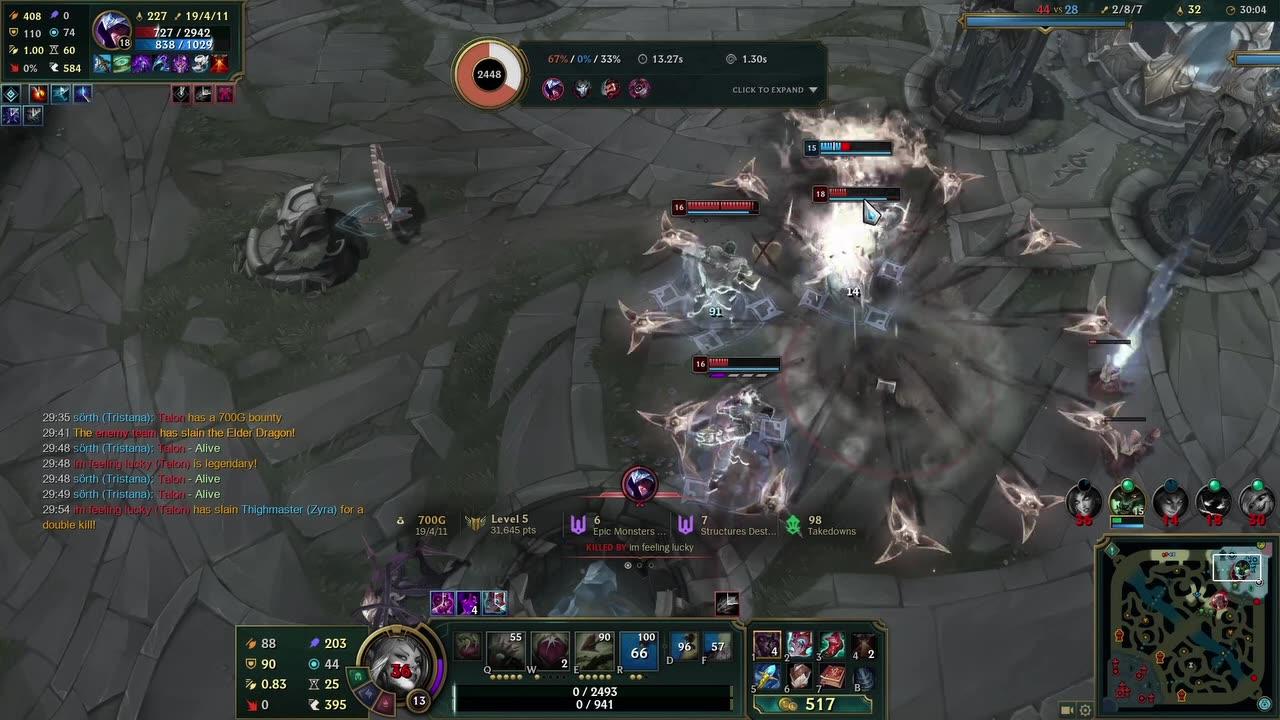Image resolution: width=1280 pixels, height=720 pixels.
Task: Click the item in inventory slot 1
Action: pos(767,644)
